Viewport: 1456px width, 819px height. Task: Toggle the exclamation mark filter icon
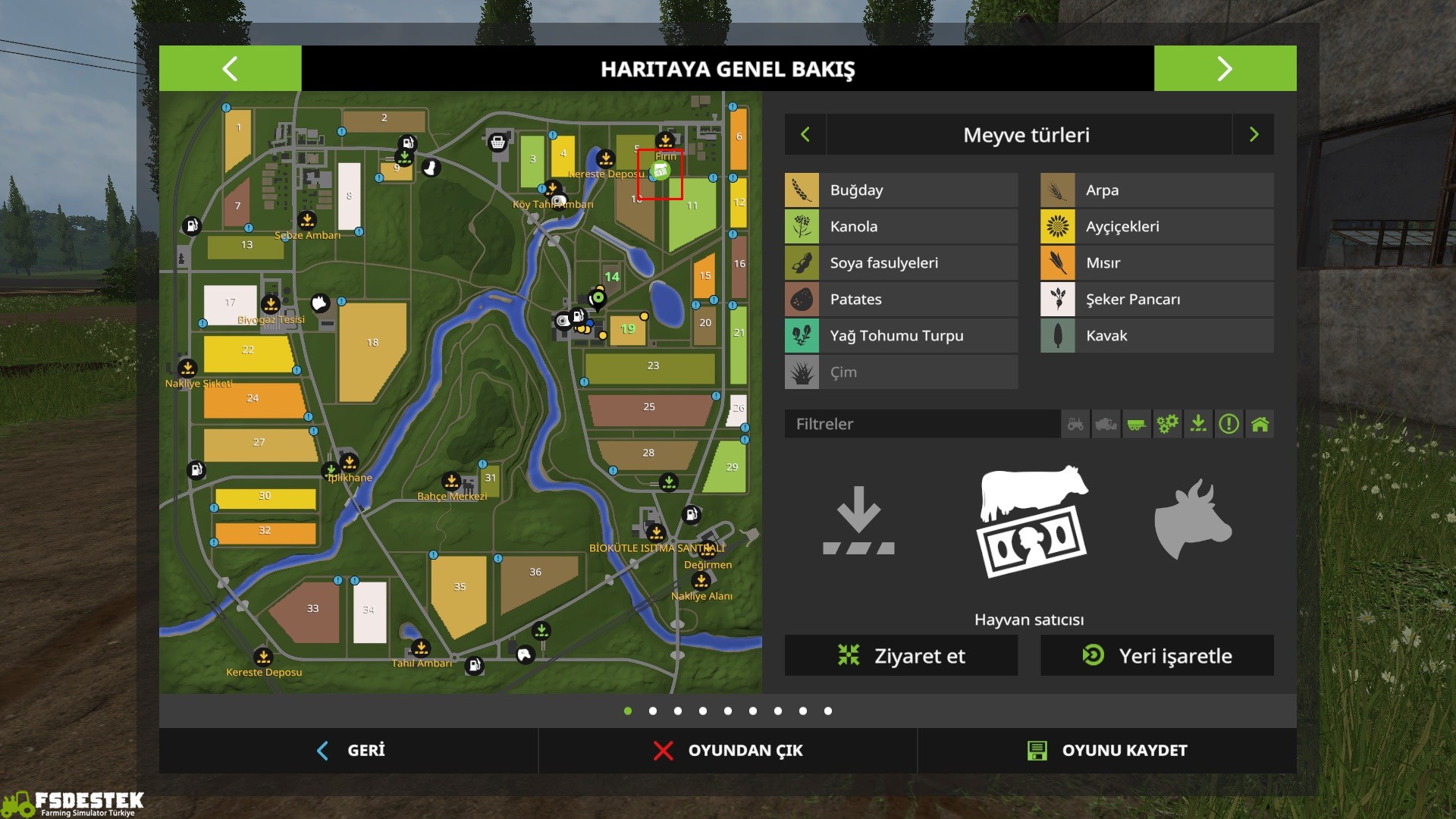click(1228, 424)
